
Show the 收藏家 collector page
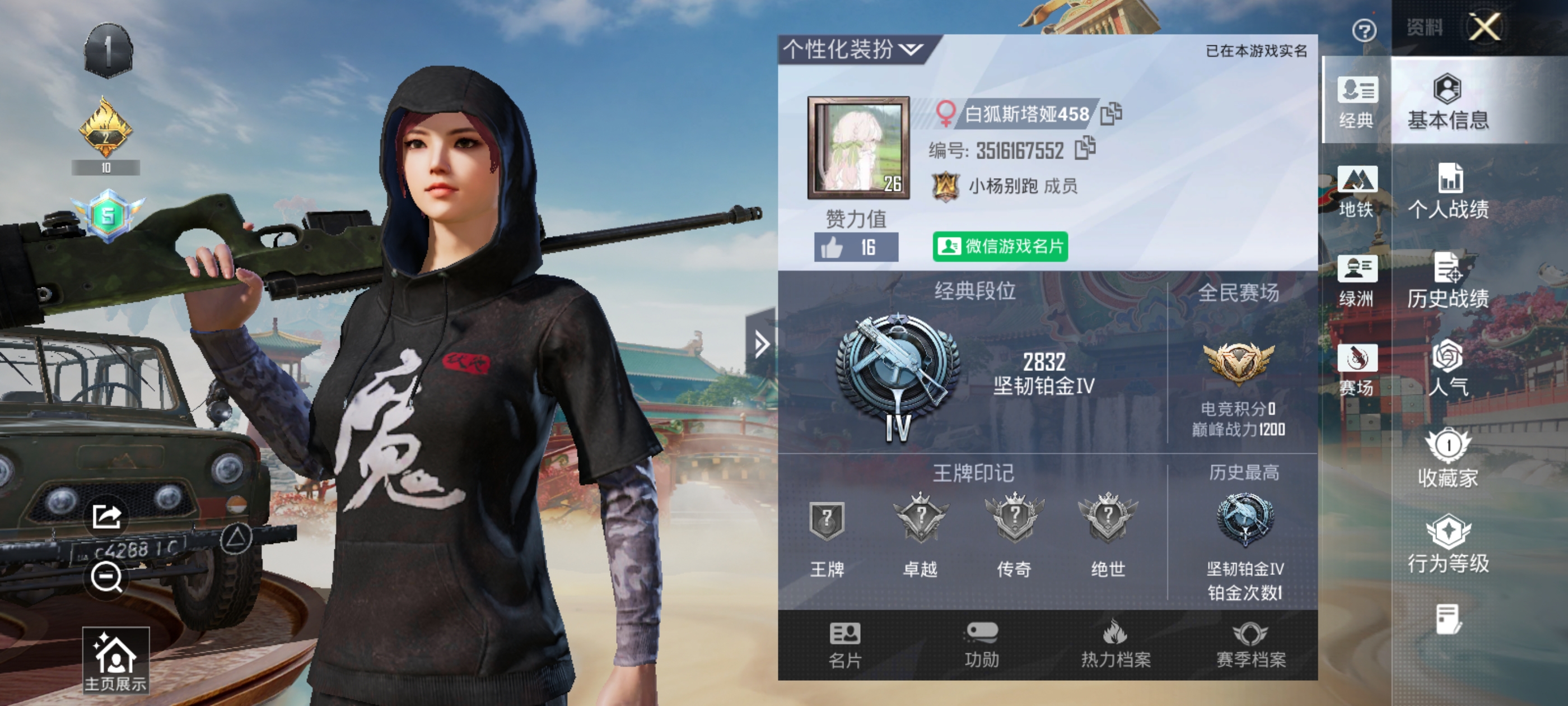pos(1448,459)
